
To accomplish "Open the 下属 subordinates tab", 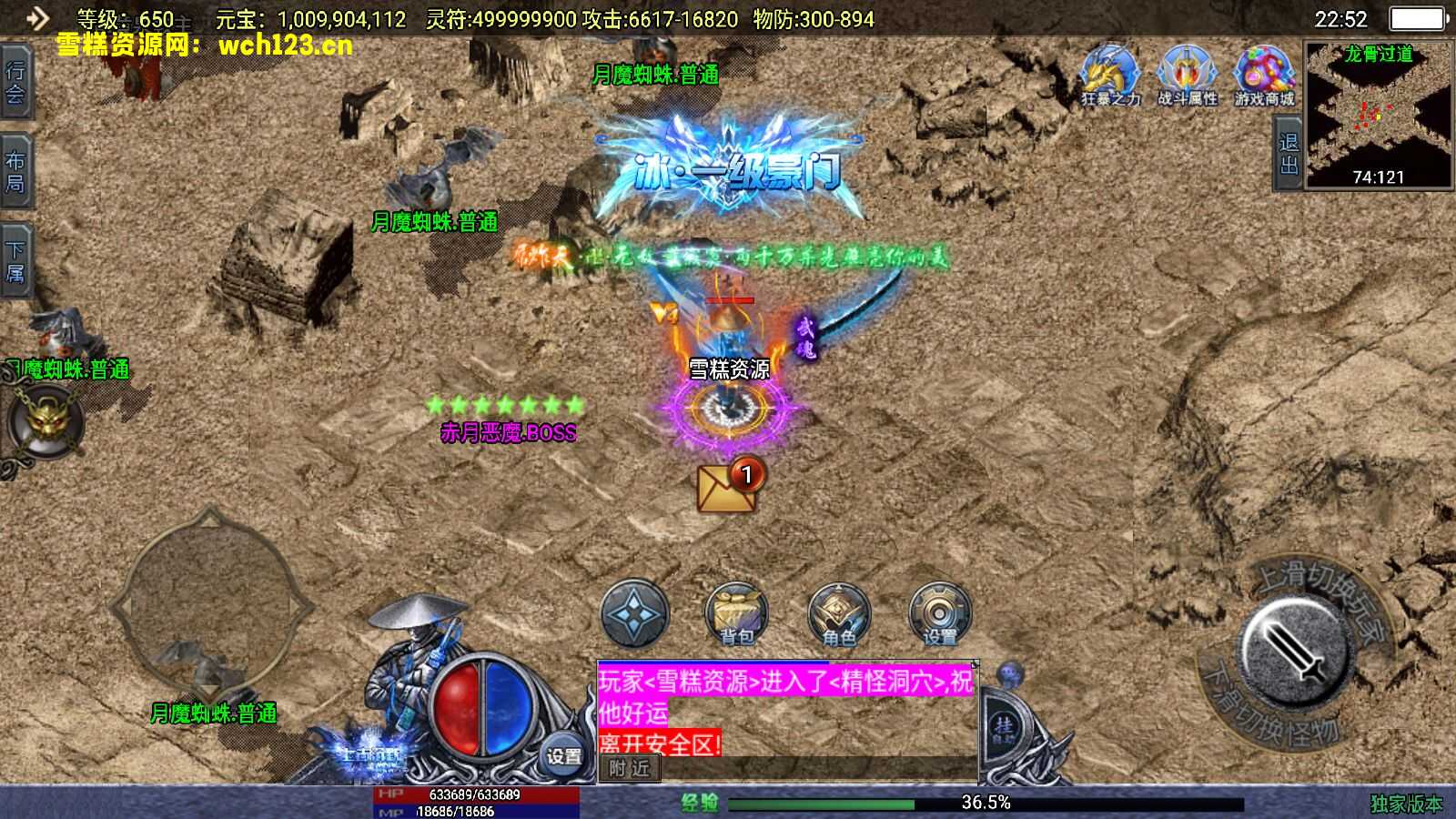I will point(15,261).
